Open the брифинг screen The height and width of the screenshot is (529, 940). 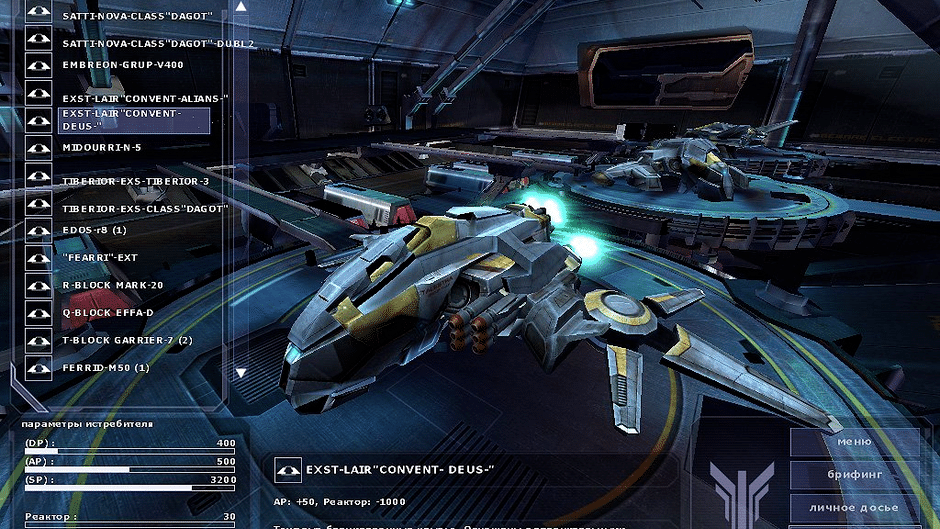[853, 475]
